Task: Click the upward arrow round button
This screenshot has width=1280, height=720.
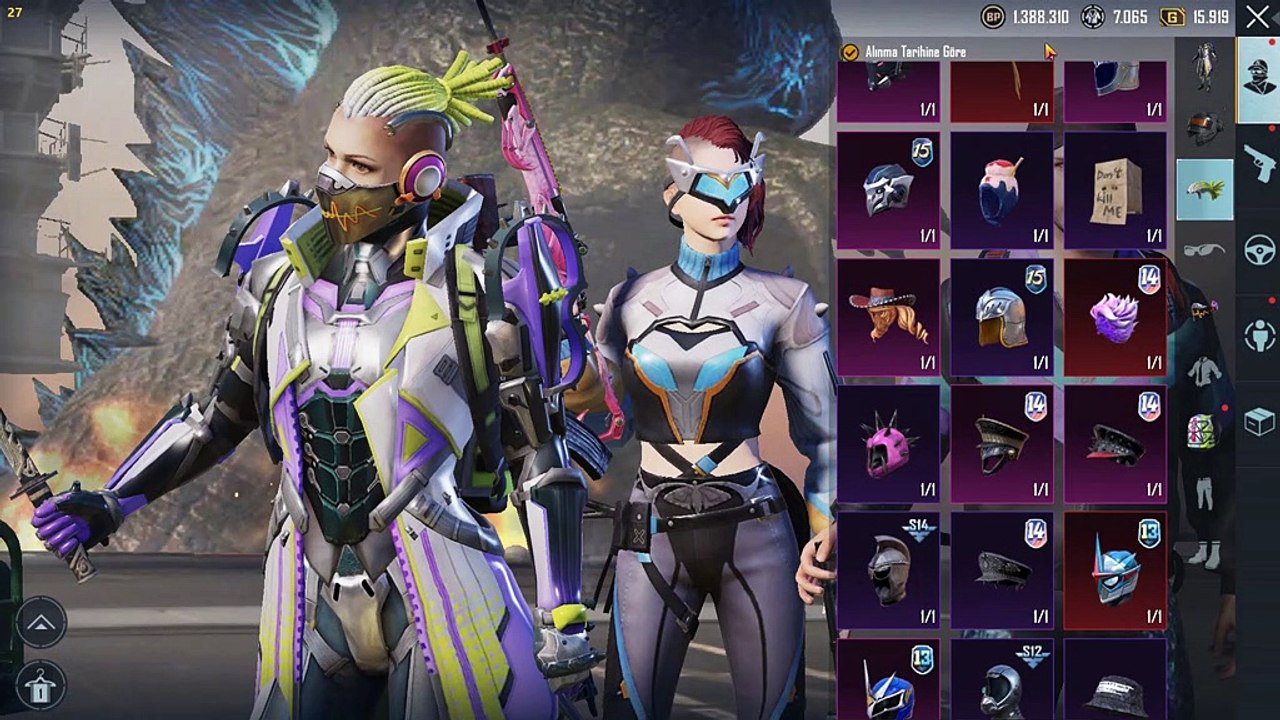Action: [x=41, y=623]
